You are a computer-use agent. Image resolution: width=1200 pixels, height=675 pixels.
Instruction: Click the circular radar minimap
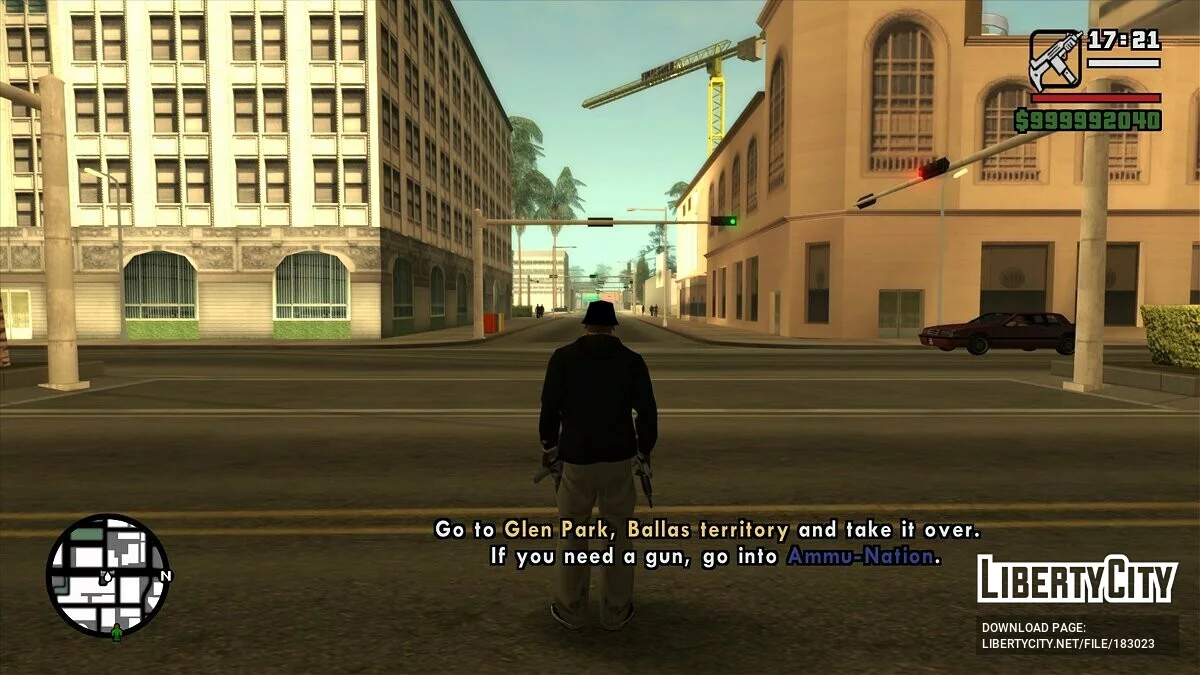pyautogui.click(x=107, y=575)
